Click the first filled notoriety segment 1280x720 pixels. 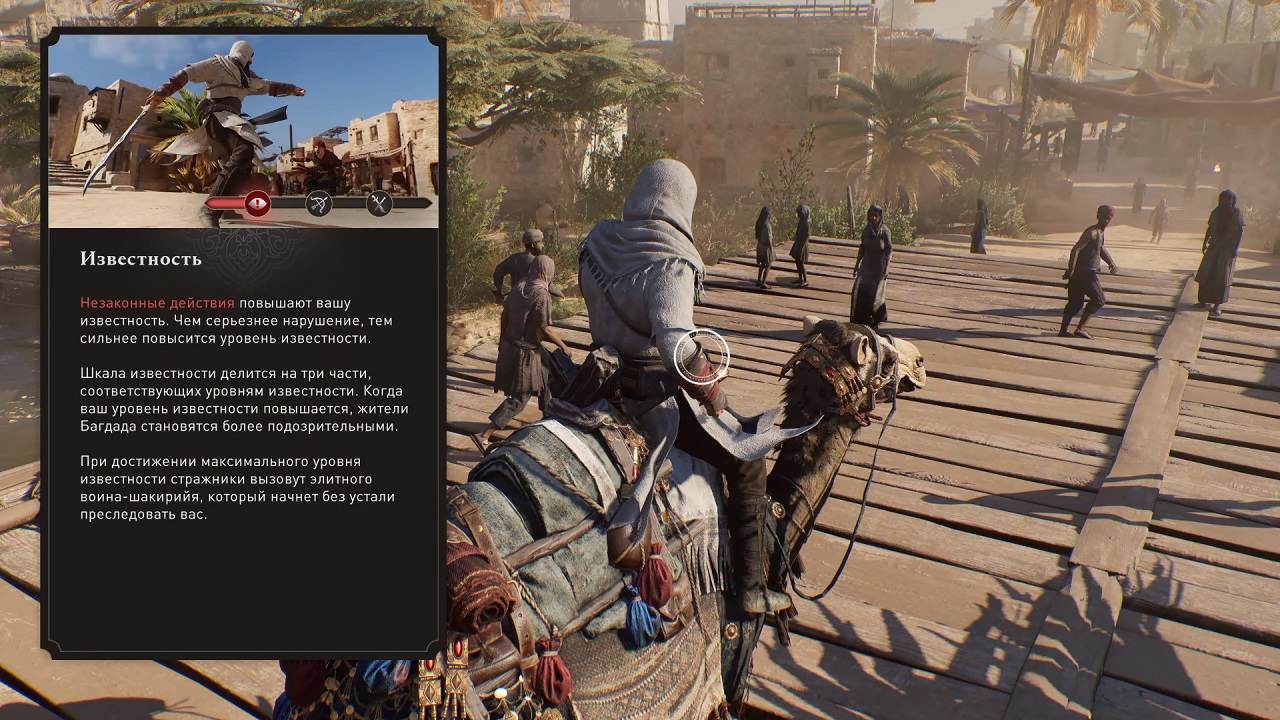coord(225,204)
